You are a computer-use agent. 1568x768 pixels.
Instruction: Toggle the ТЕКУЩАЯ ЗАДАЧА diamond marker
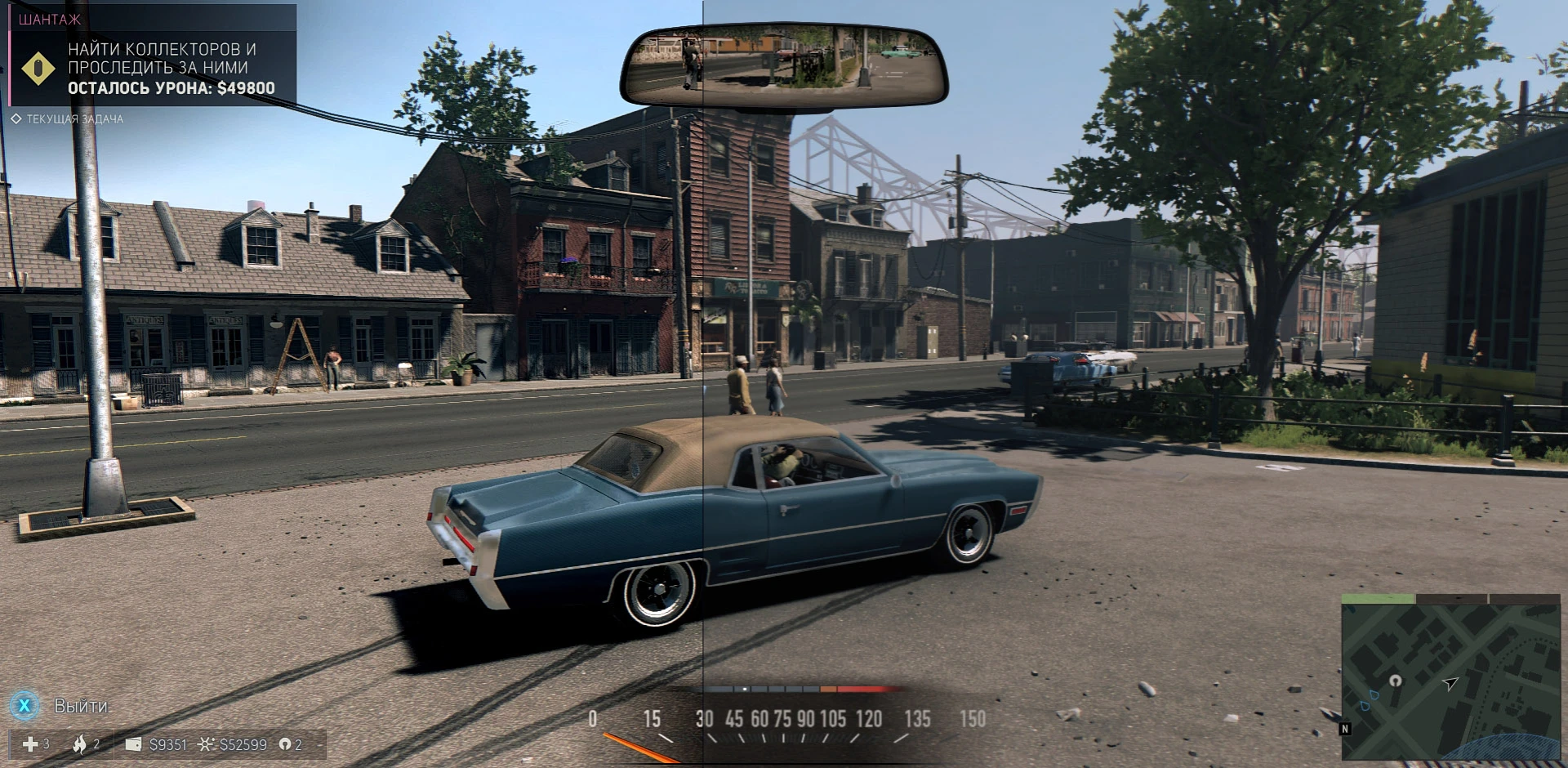(16, 118)
